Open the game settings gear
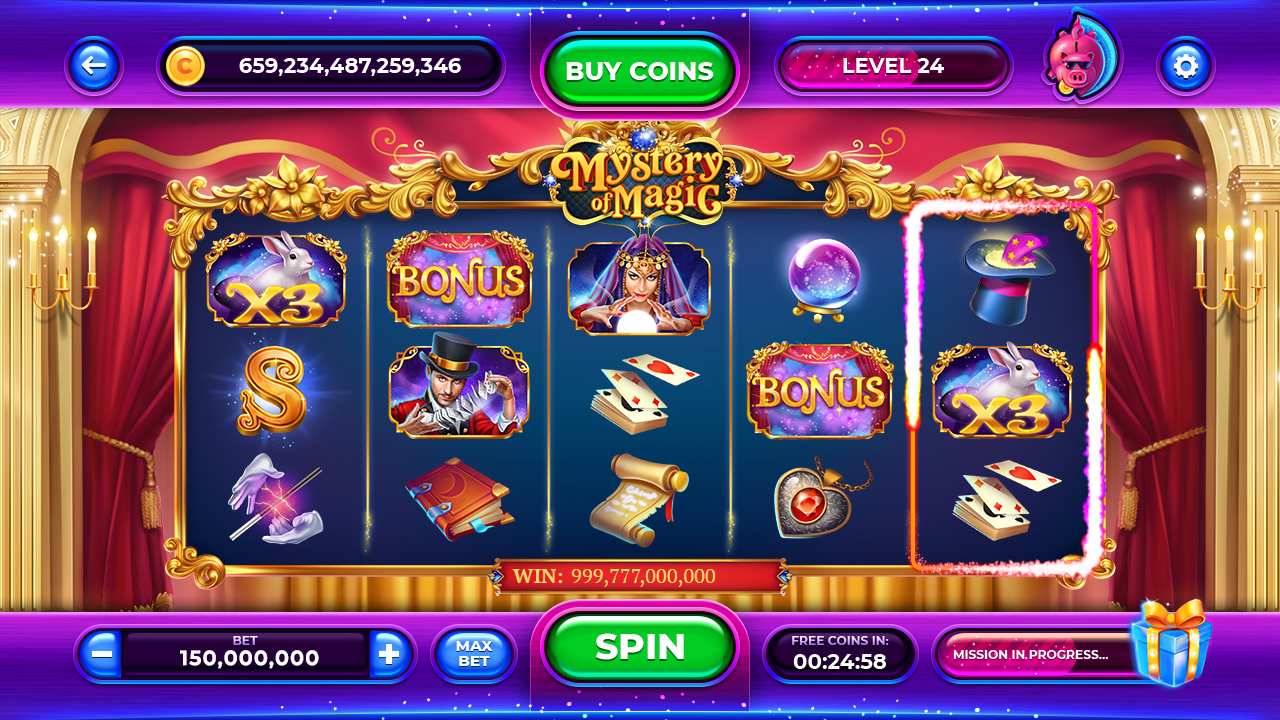This screenshot has width=1280, height=720. pos(1186,64)
